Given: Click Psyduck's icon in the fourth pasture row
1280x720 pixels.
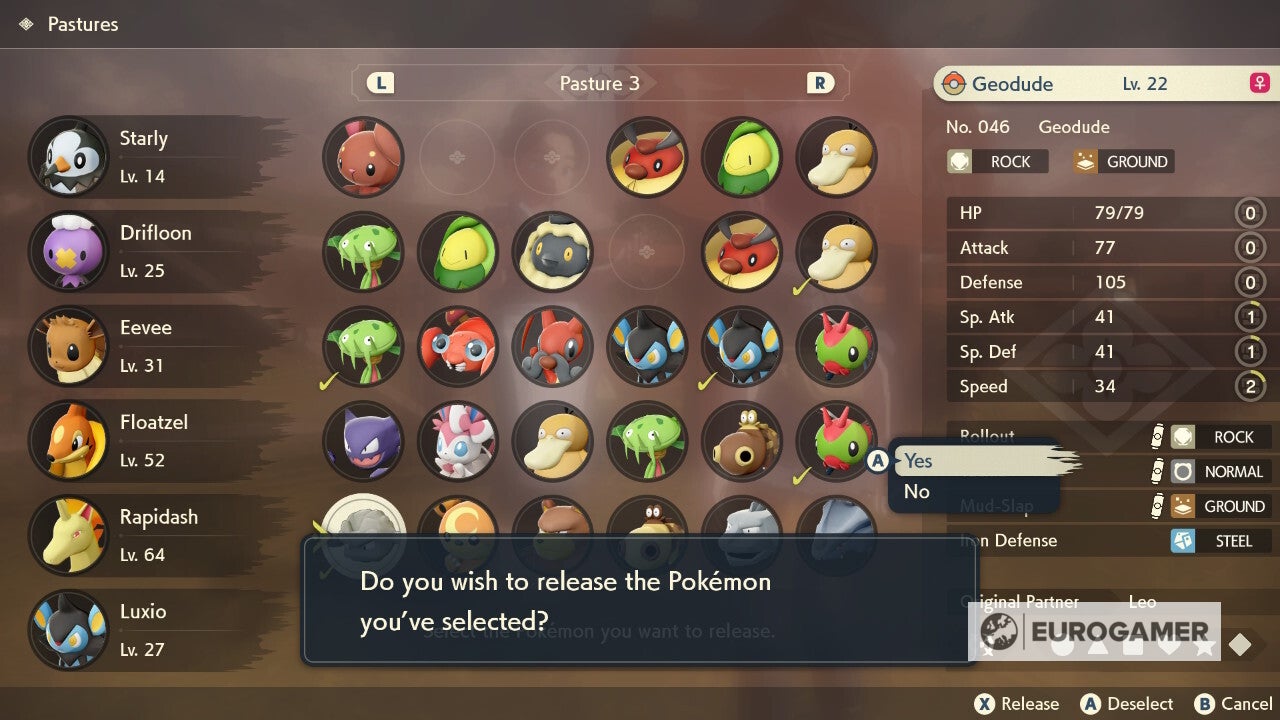Looking at the screenshot, I should (553, 442).
